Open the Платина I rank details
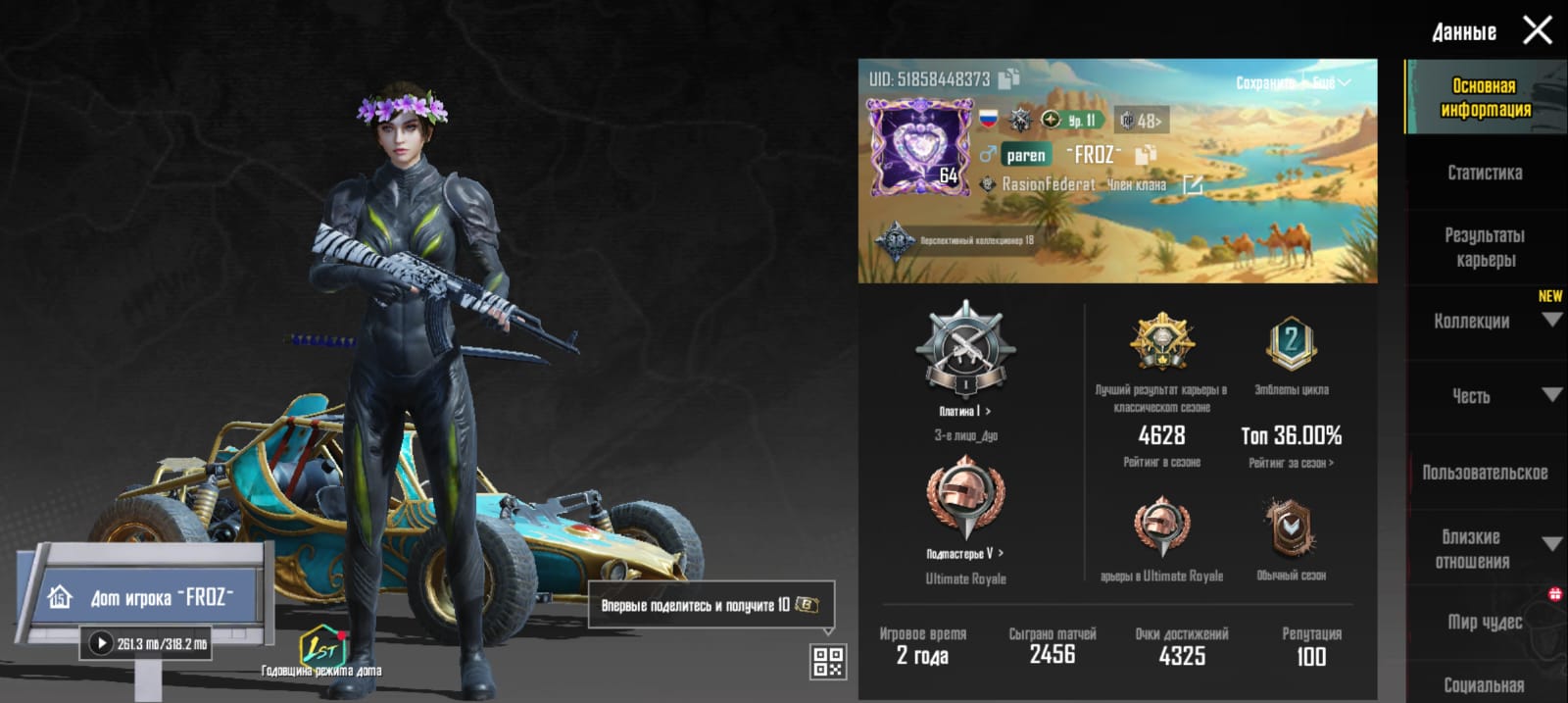The image size is (1568, 703). coord(965,411)
